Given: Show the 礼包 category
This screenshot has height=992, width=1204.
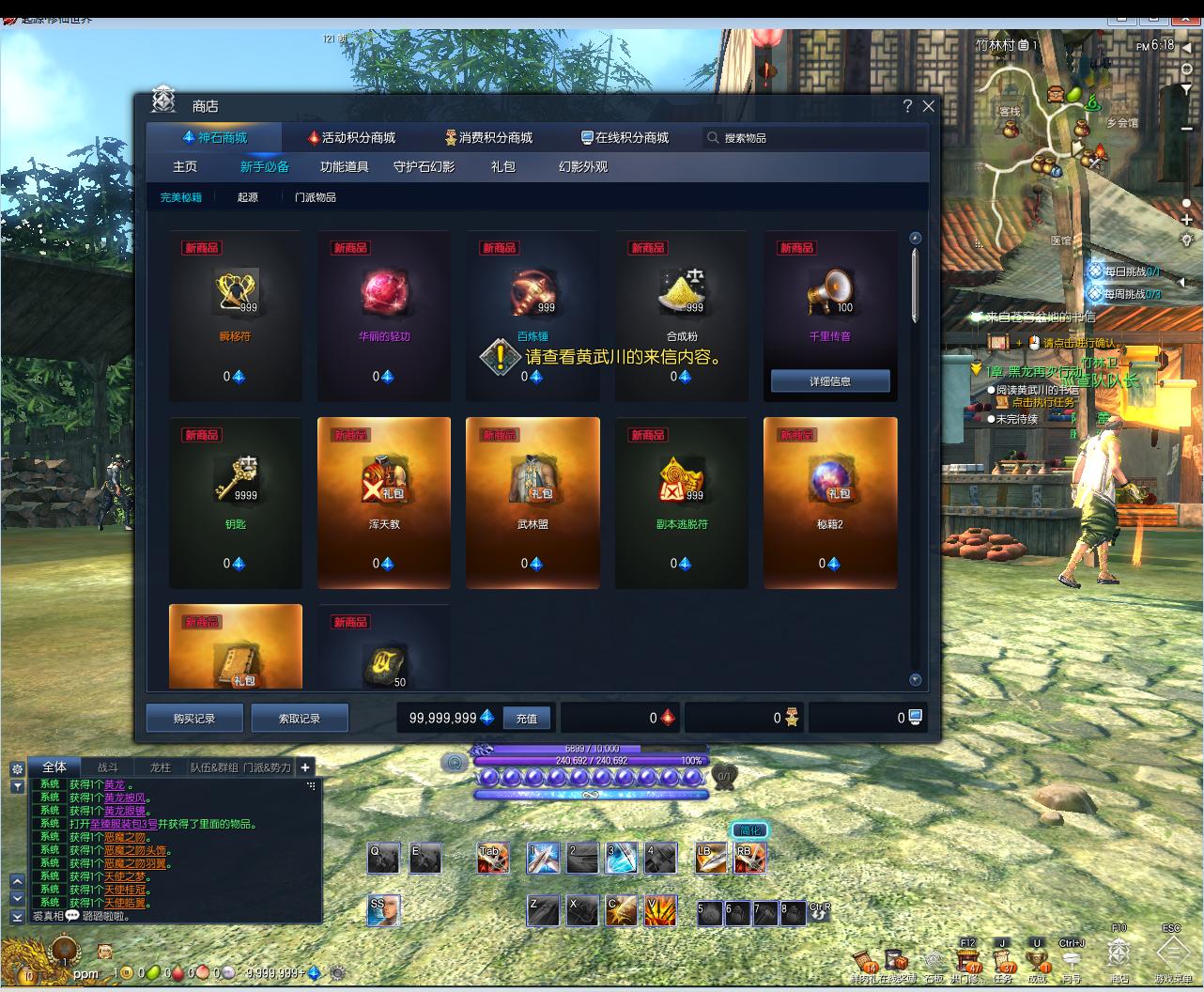Looking at the screenshot, I should point(503,167).
